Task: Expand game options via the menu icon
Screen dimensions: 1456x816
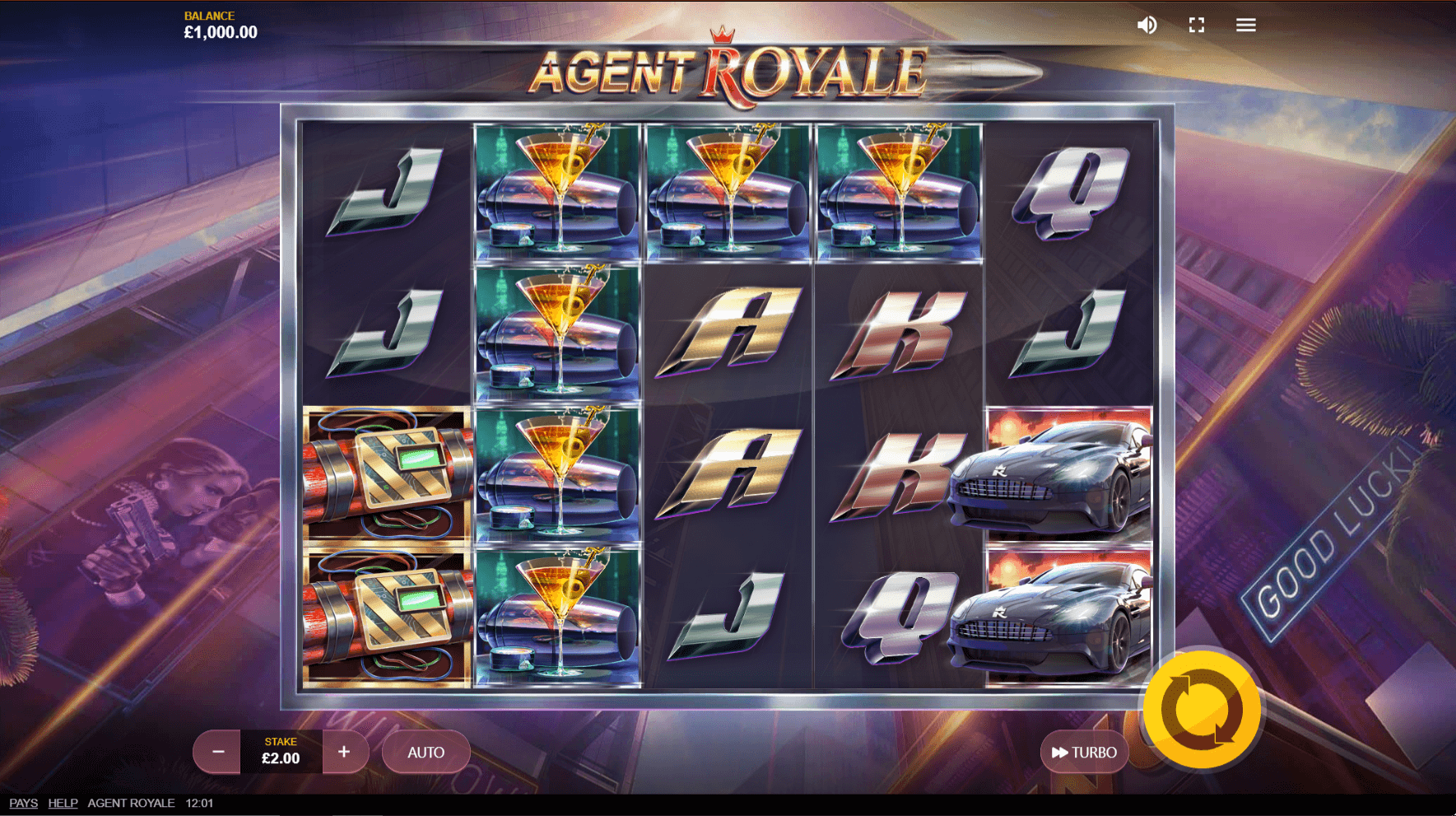Action: pos(1245,25)
